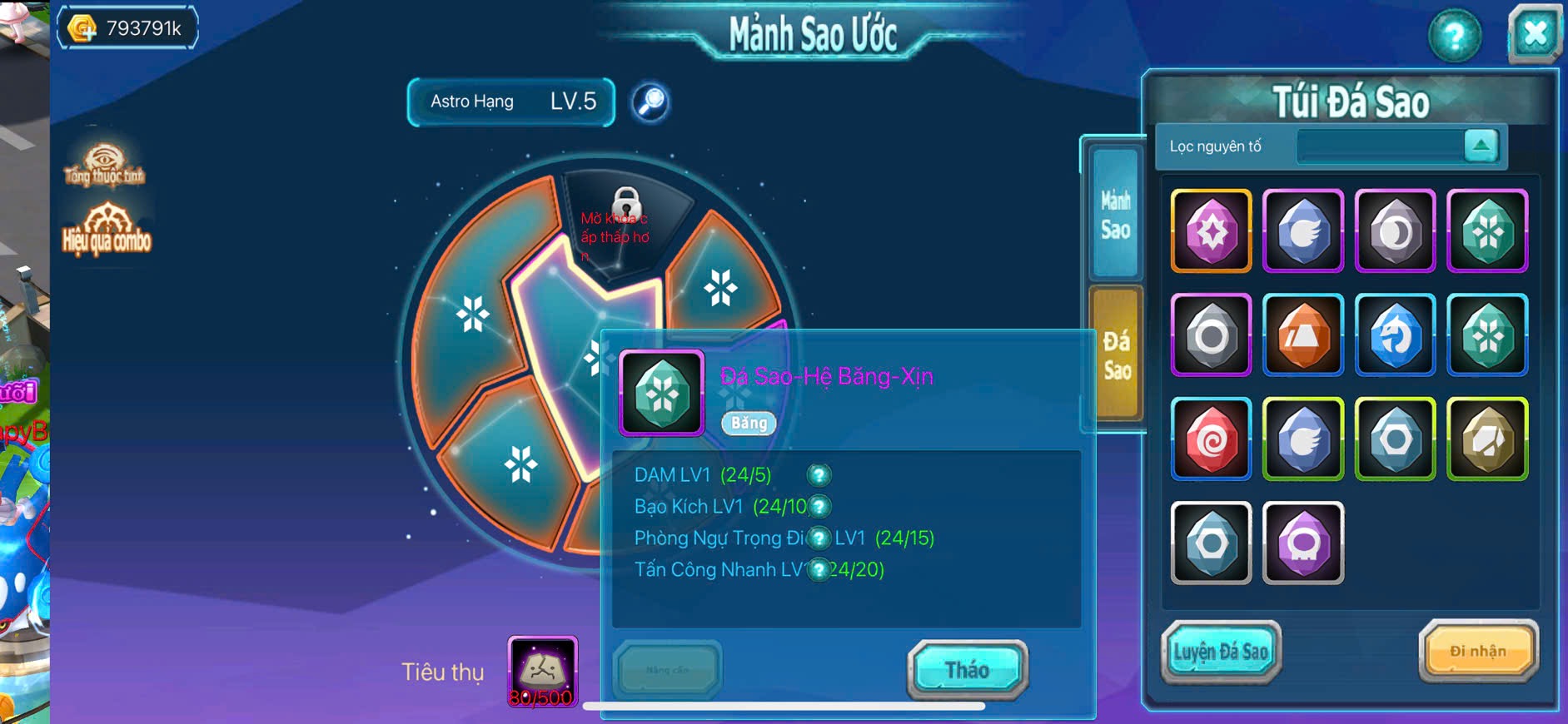Open the Lọc nguyên tố dropdown
Screen dimensions: 1568x724
pyautogui.click(x=1481, y=146)
